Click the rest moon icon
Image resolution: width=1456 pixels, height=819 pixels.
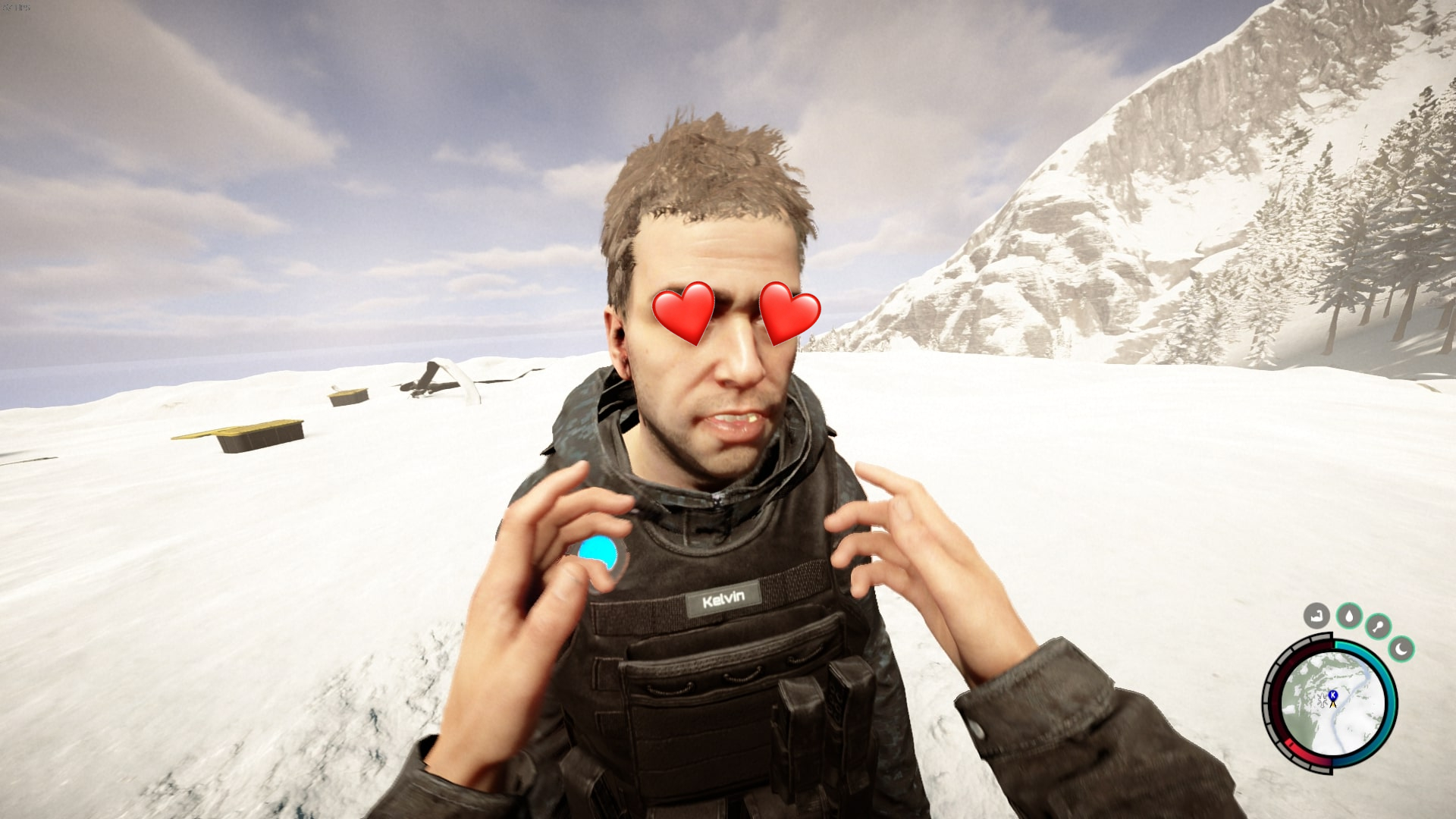[1401, 651]
